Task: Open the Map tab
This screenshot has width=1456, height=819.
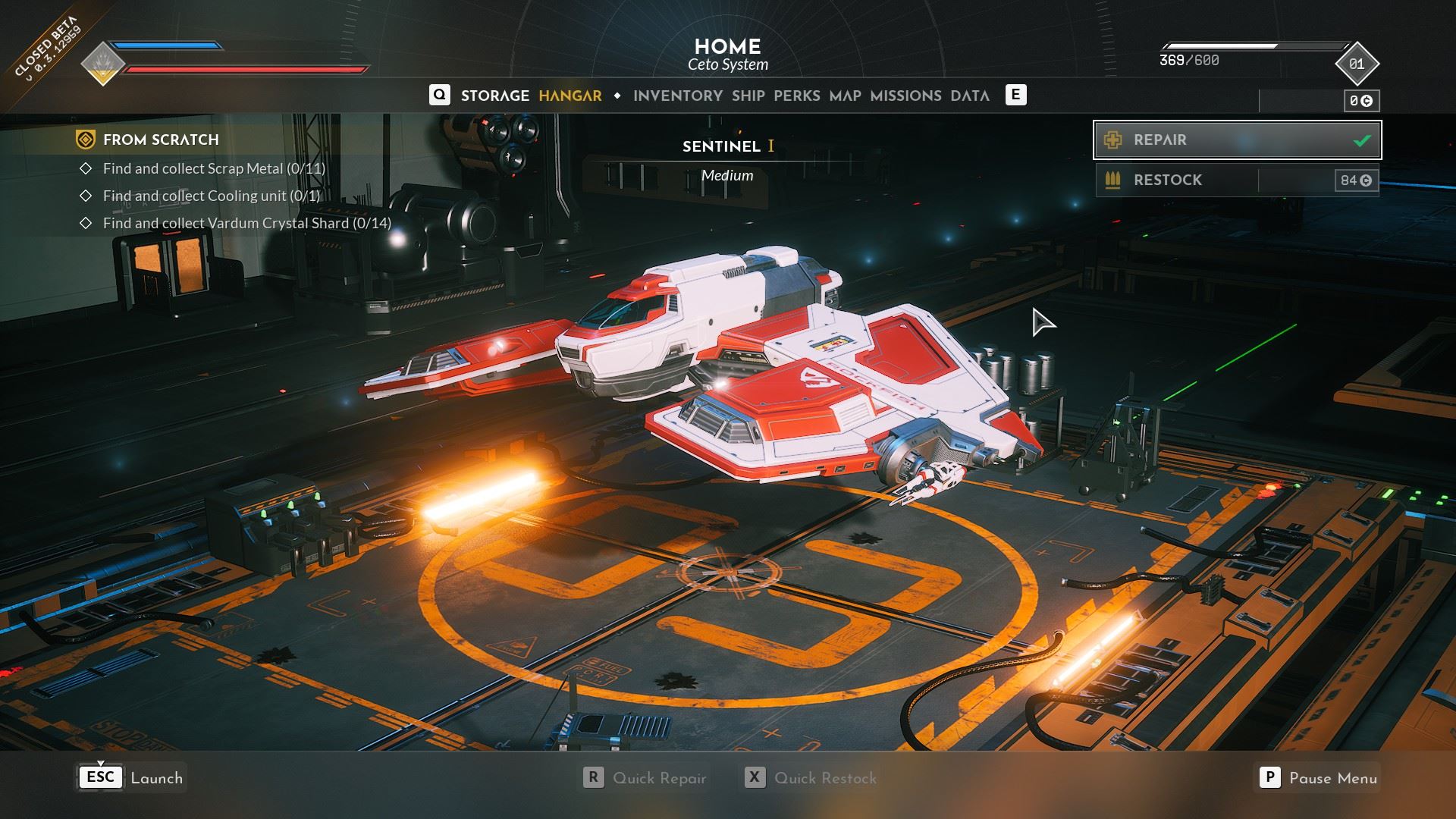Action: pyautogui.click(x=845, y=96)
